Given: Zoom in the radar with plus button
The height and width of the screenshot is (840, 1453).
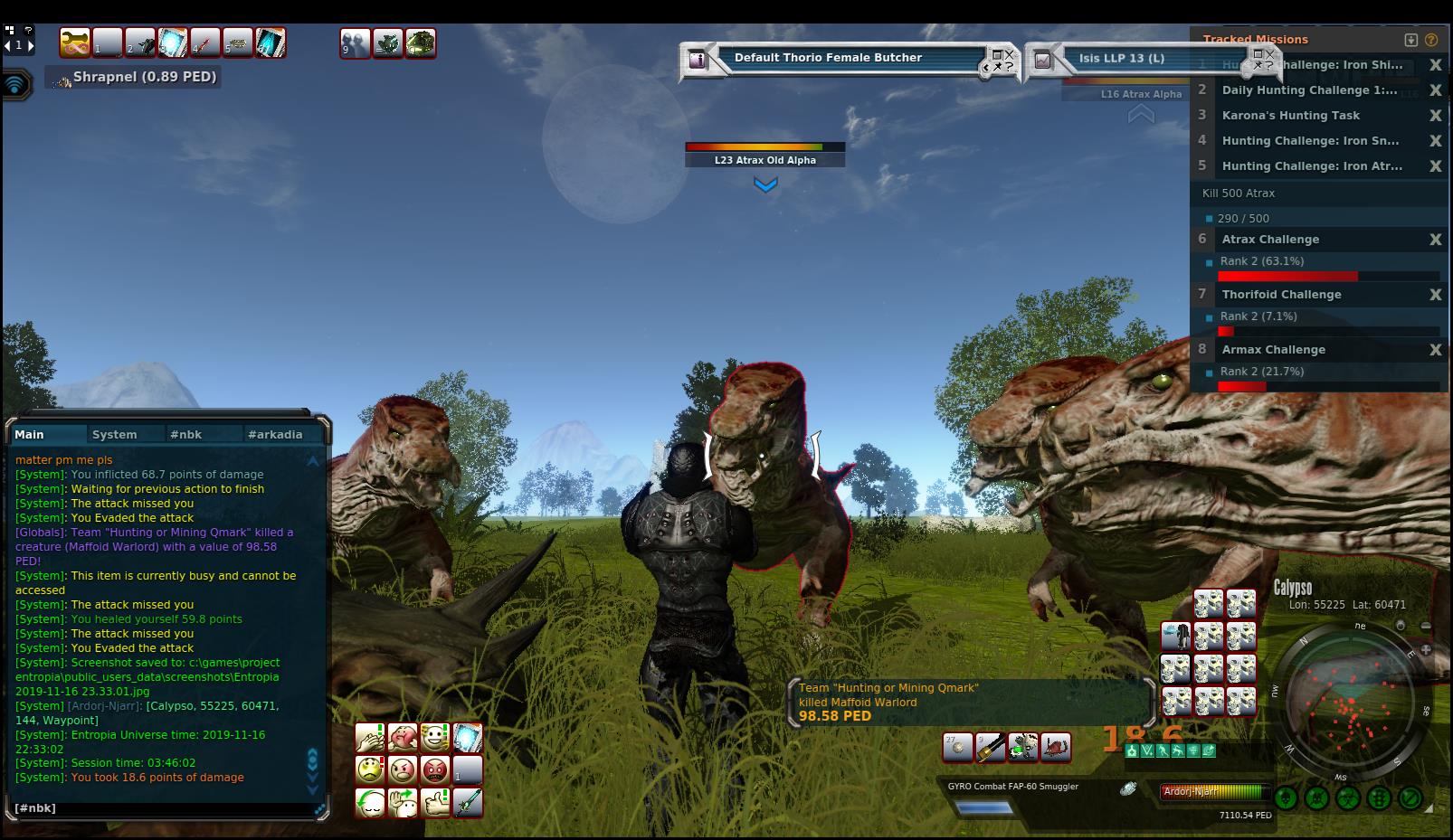Looking at the screenshot, I should [x=1426, y=649].
